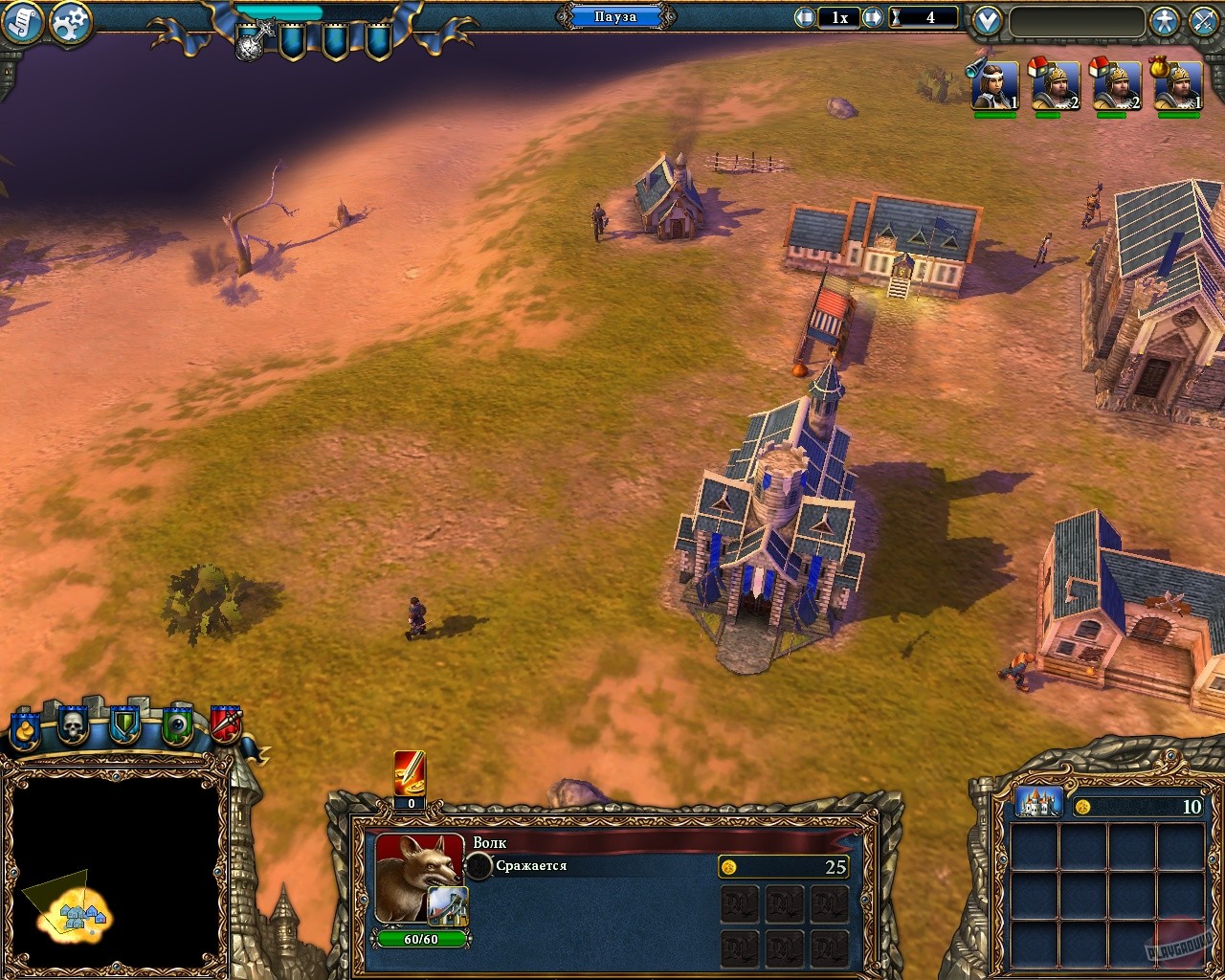
Task: Click the left arrow to slow game speed
Action: pyautogui.click(x=806, y=15)
